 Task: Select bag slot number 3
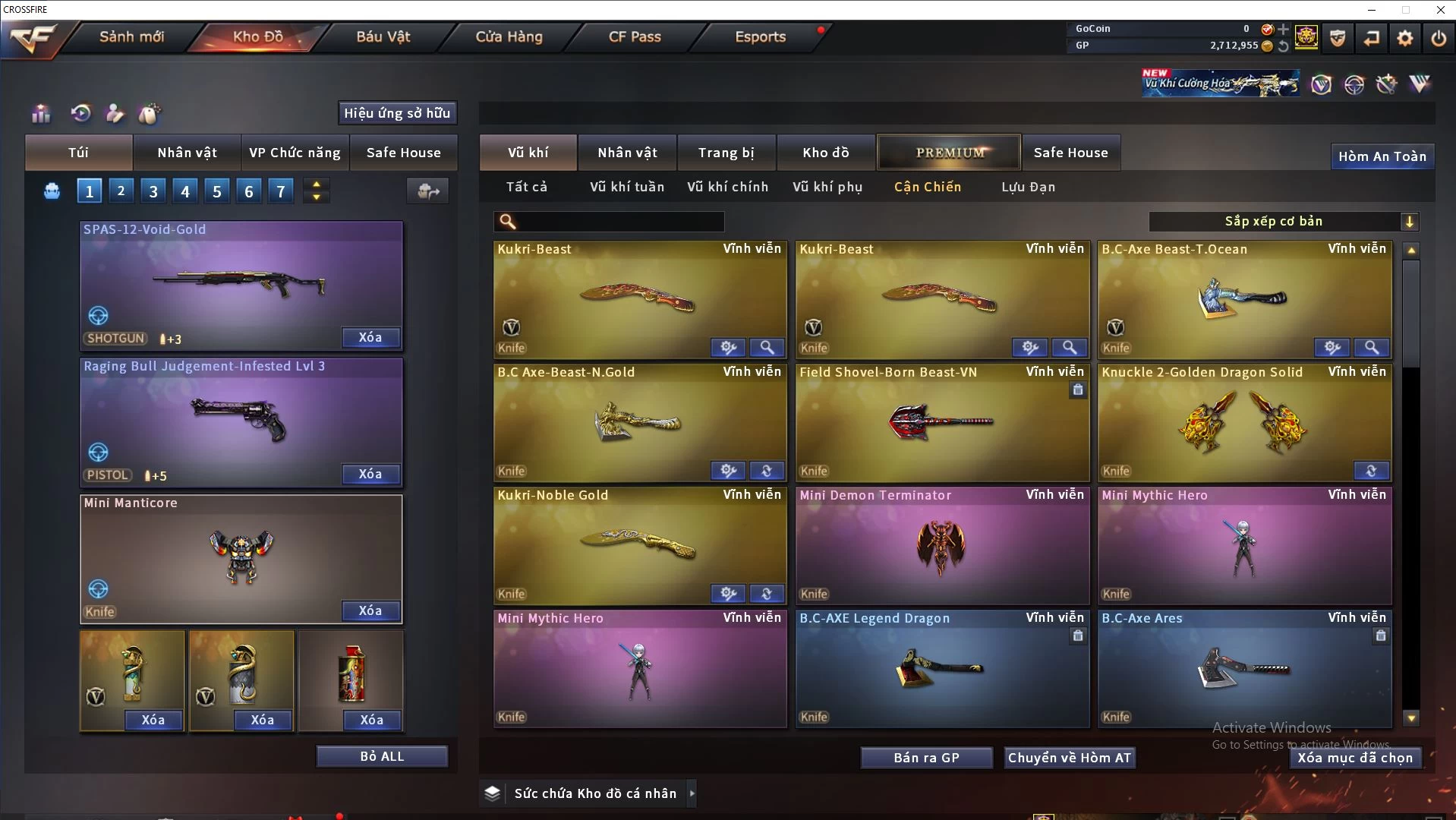(x=153, y=191)
